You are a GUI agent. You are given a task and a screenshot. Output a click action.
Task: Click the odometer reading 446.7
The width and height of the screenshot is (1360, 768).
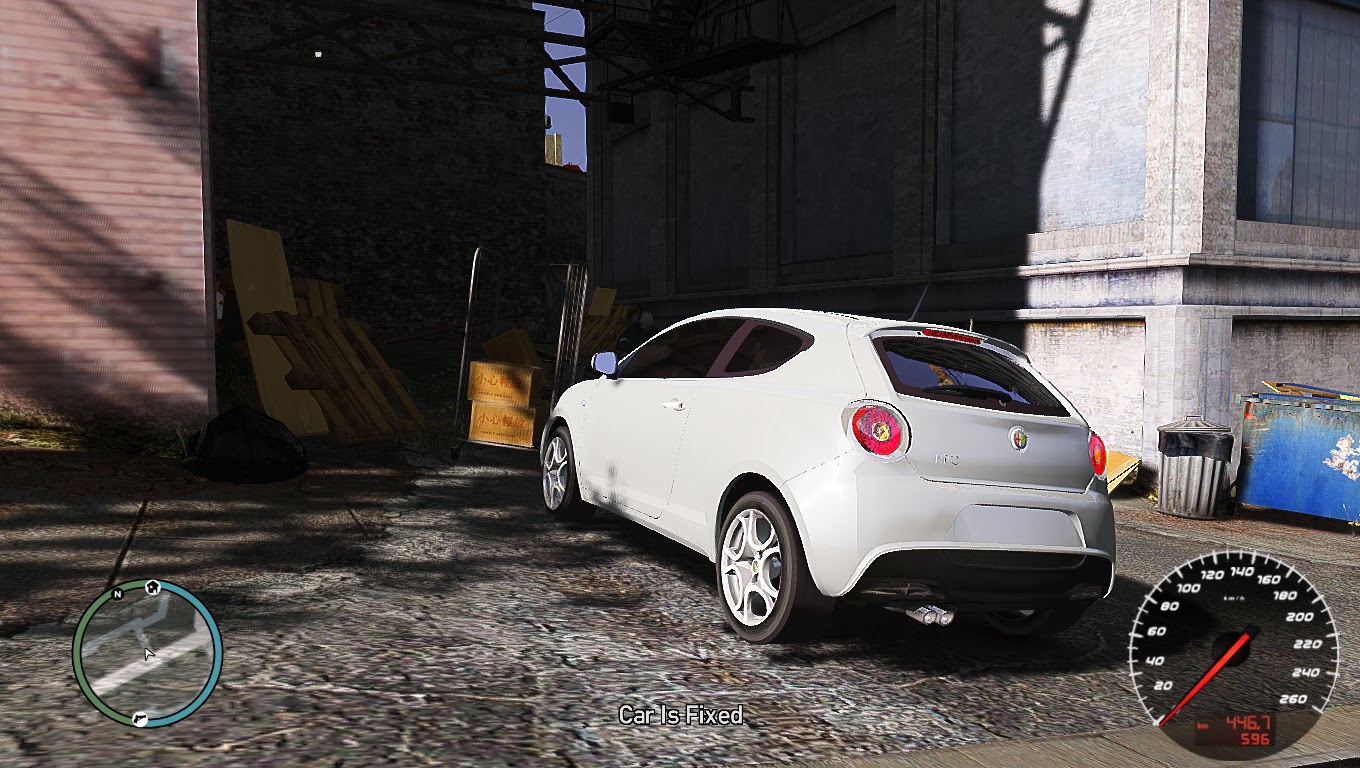coord(1249,722)
